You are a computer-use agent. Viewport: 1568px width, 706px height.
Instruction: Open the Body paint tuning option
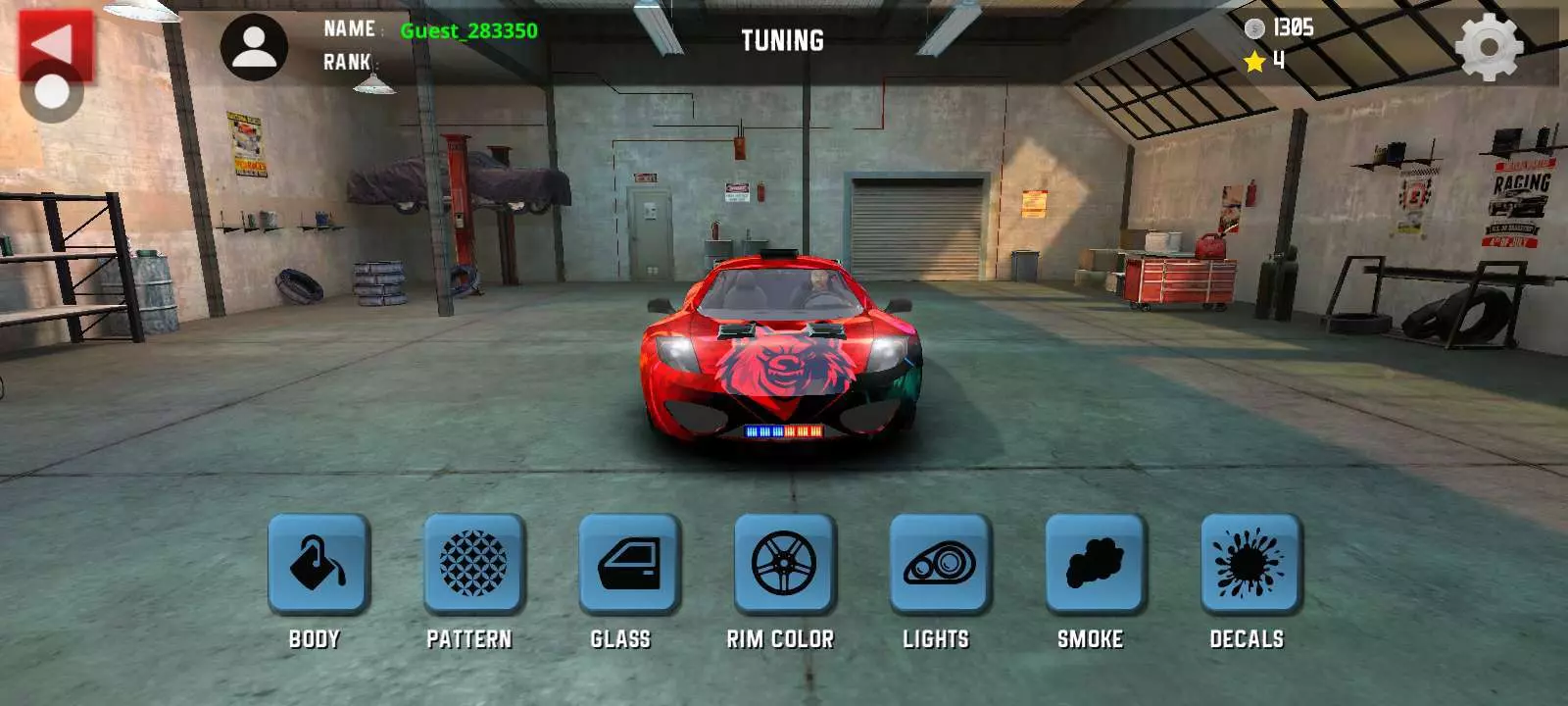(318, 564)
